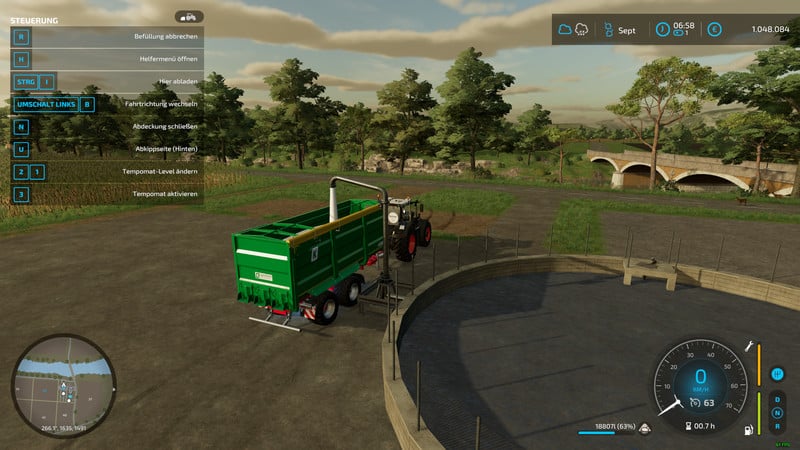
Task: Open finances via the euro coin icon
Action: (714, 30)
